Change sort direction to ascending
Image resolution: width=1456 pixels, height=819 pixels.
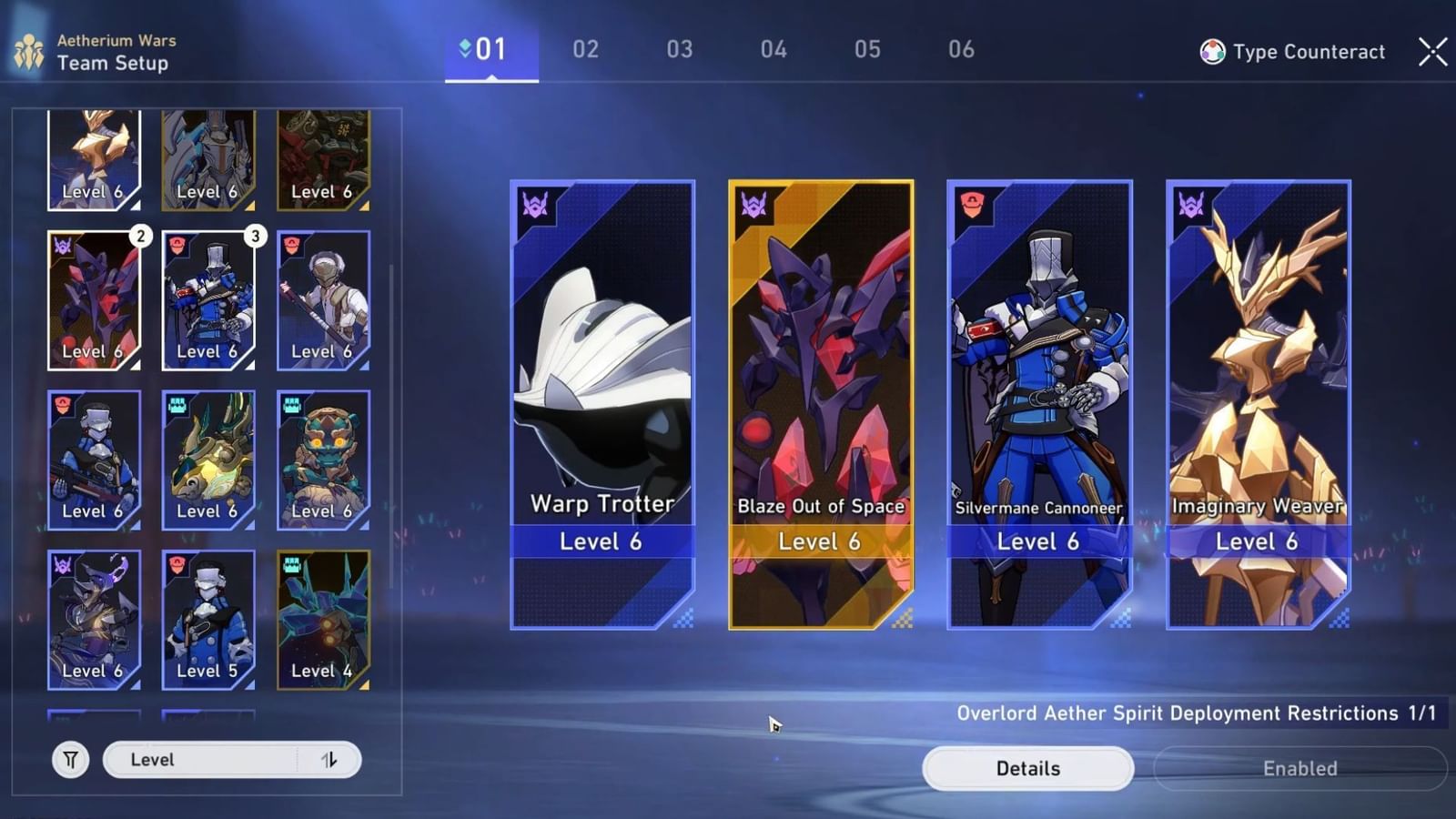(331, 758)
